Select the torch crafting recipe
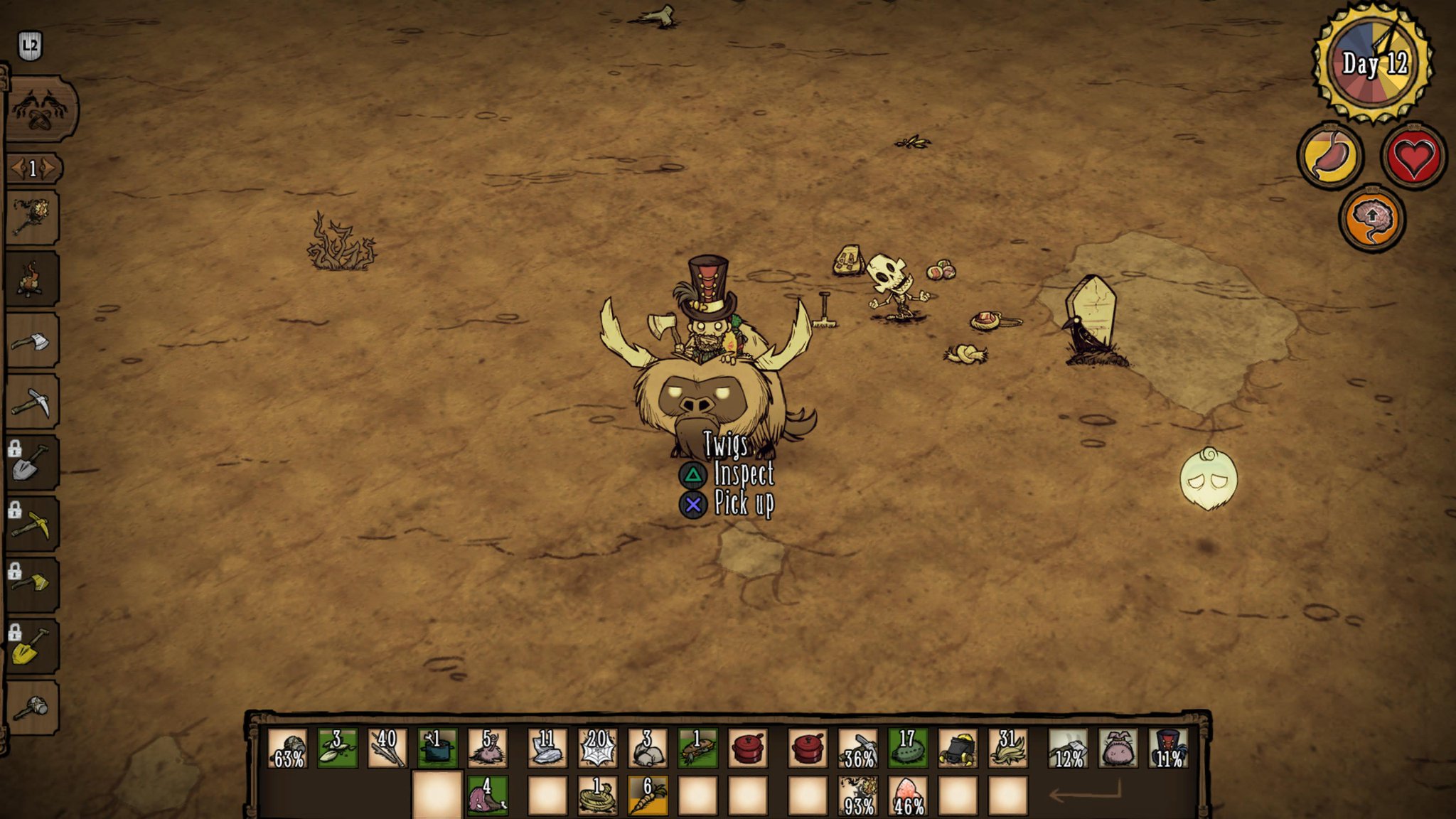1456x819 pixels. click(x=32, y=218)
